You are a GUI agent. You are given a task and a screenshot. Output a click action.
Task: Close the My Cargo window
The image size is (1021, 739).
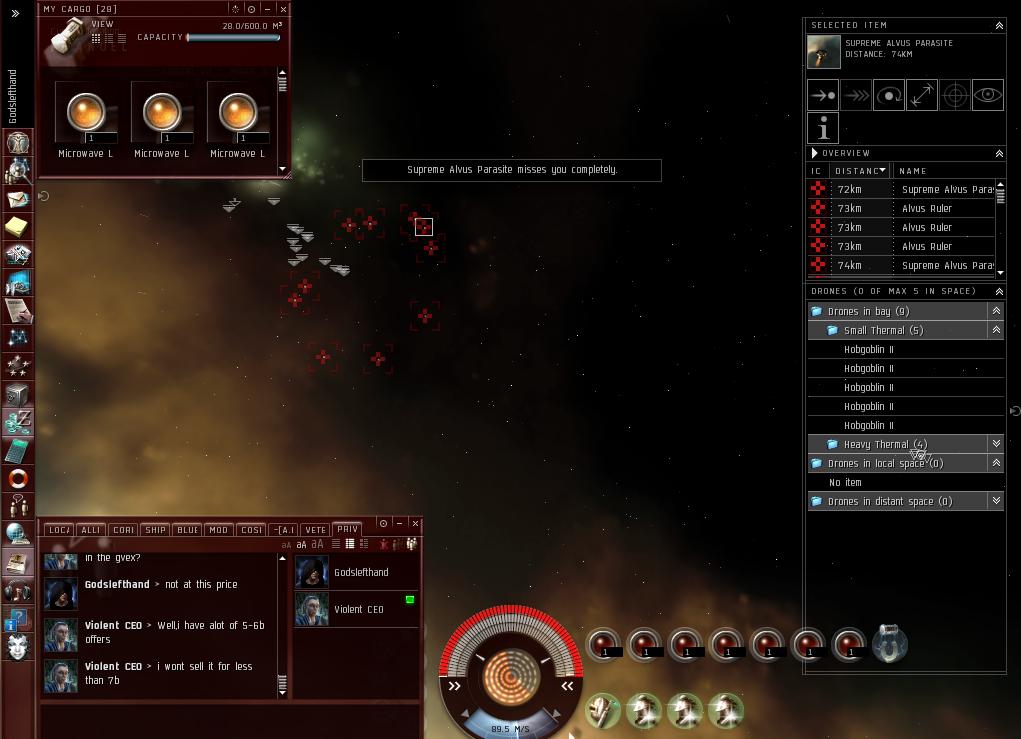(283, 9)
